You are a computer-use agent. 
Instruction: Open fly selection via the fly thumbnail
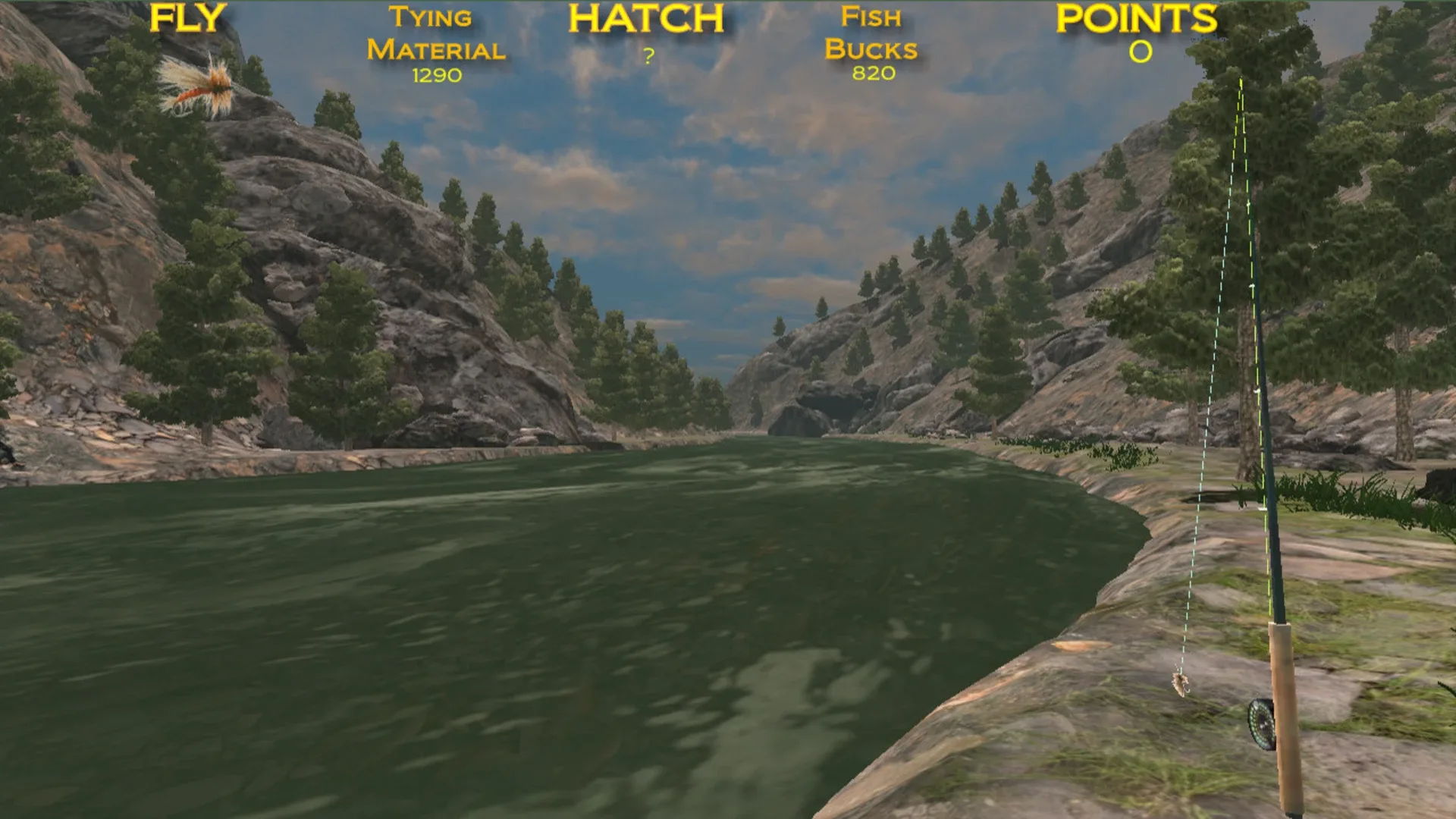199,83
